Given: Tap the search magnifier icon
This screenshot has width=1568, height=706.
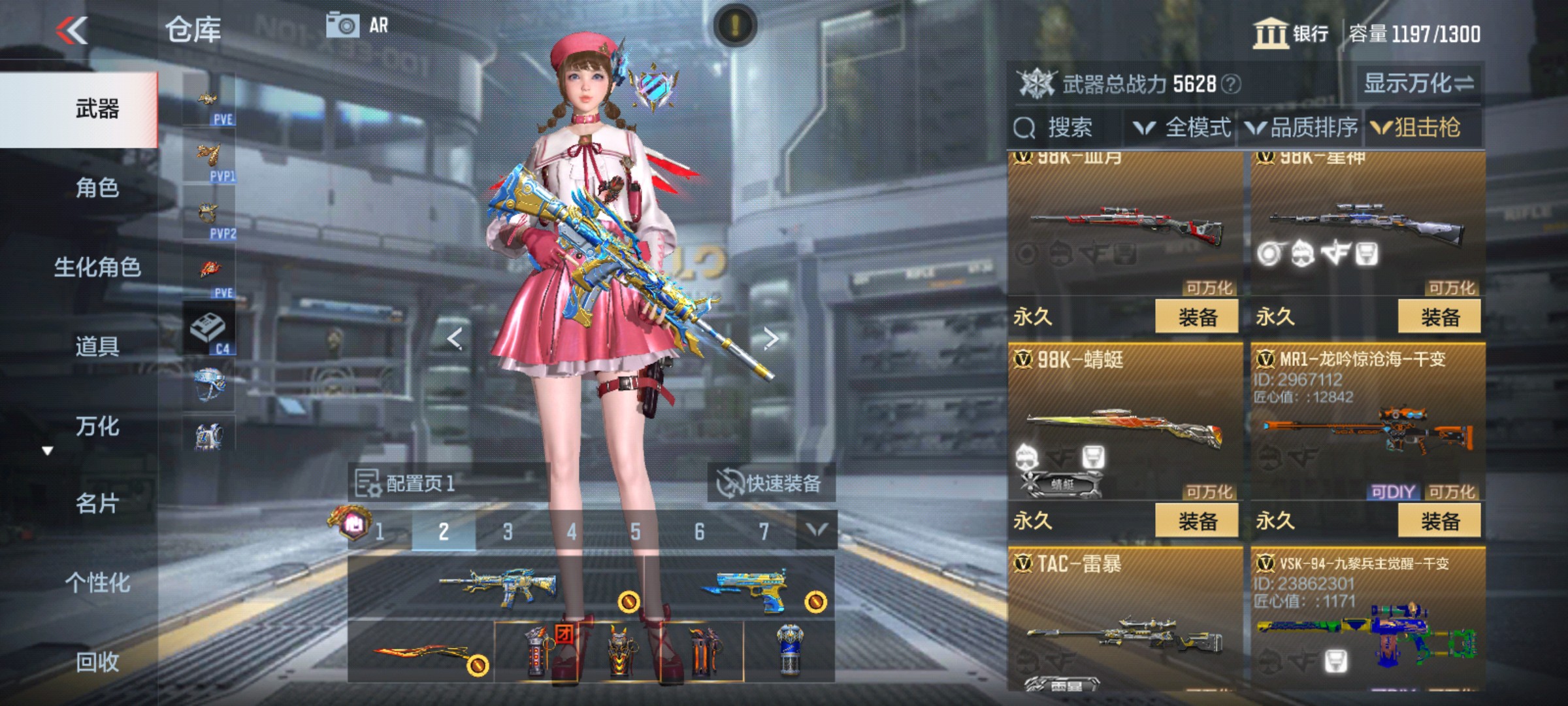Looking at the screenshot, I should pyautogui.click(x=1023, y=128).
